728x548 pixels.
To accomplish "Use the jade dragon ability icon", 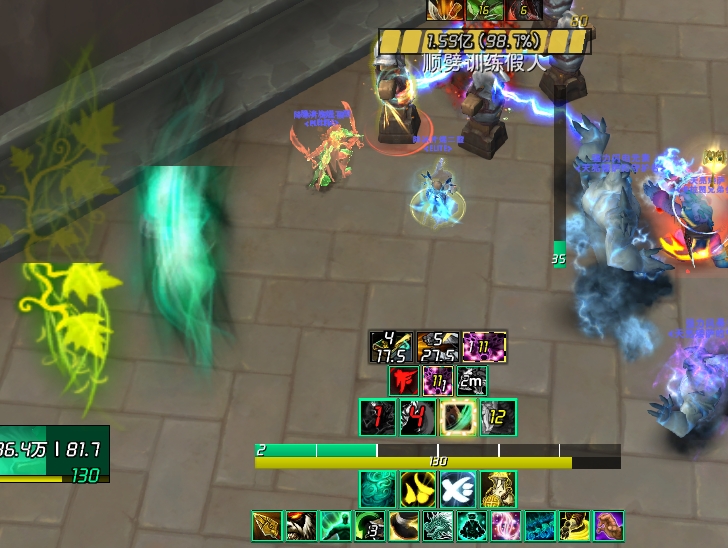I will 437,526.
